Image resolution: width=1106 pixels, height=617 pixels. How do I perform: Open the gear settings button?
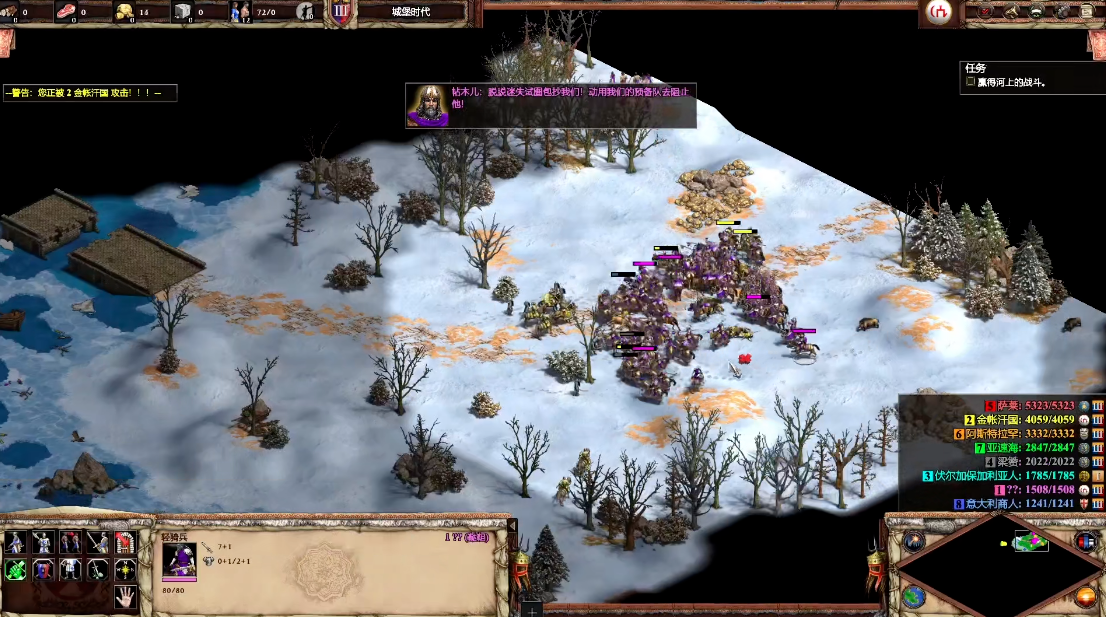[1061, 12]
